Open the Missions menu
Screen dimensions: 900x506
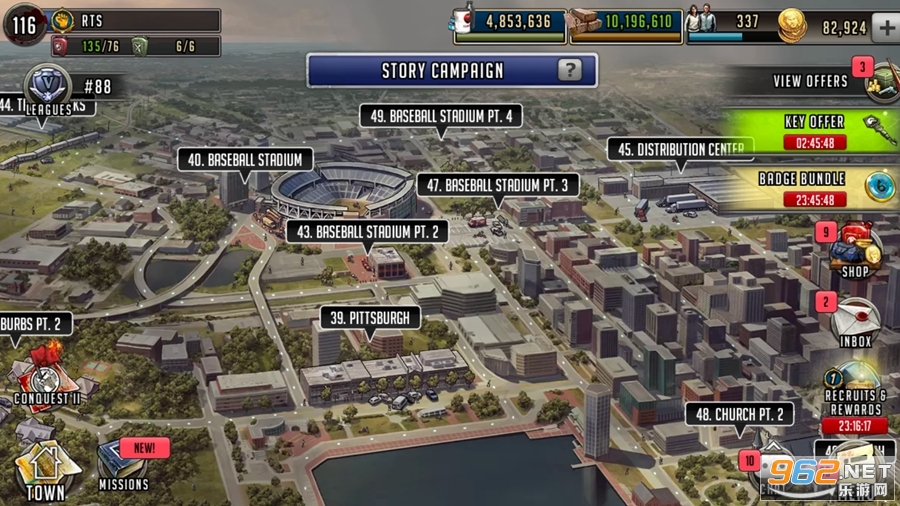[x=124, y=468]
